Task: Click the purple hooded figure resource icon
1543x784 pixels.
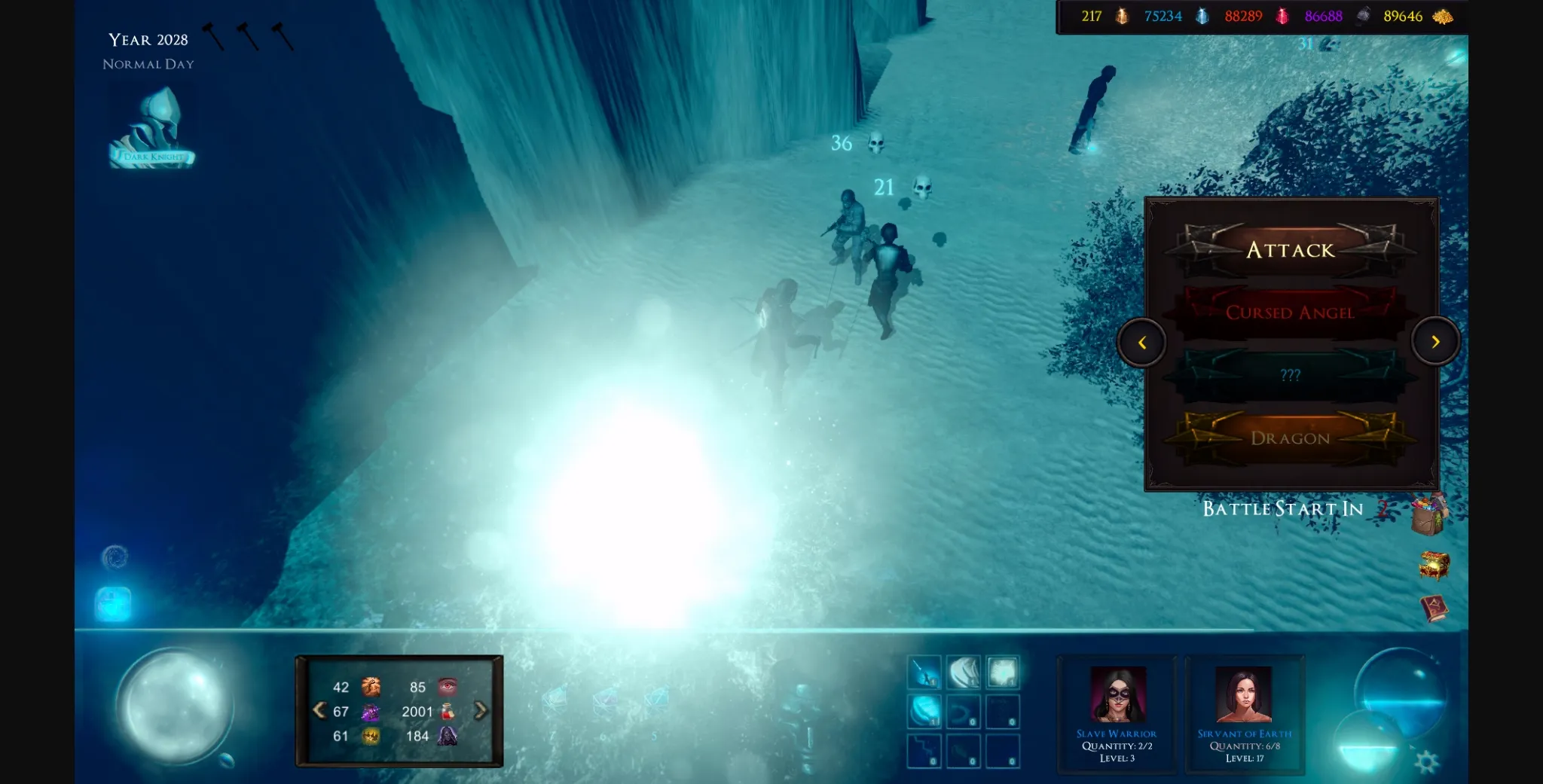Action: [446, 736]
